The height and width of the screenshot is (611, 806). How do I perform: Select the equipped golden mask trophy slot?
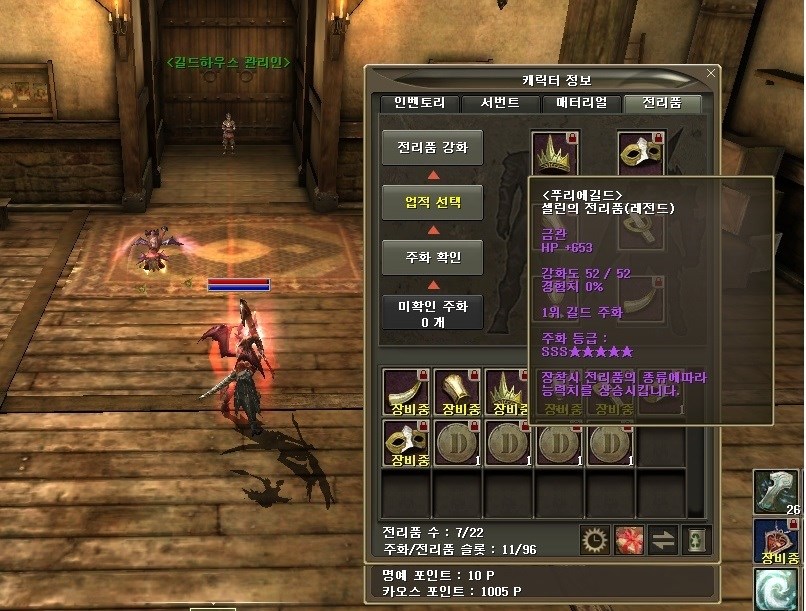tap(641, 154)
